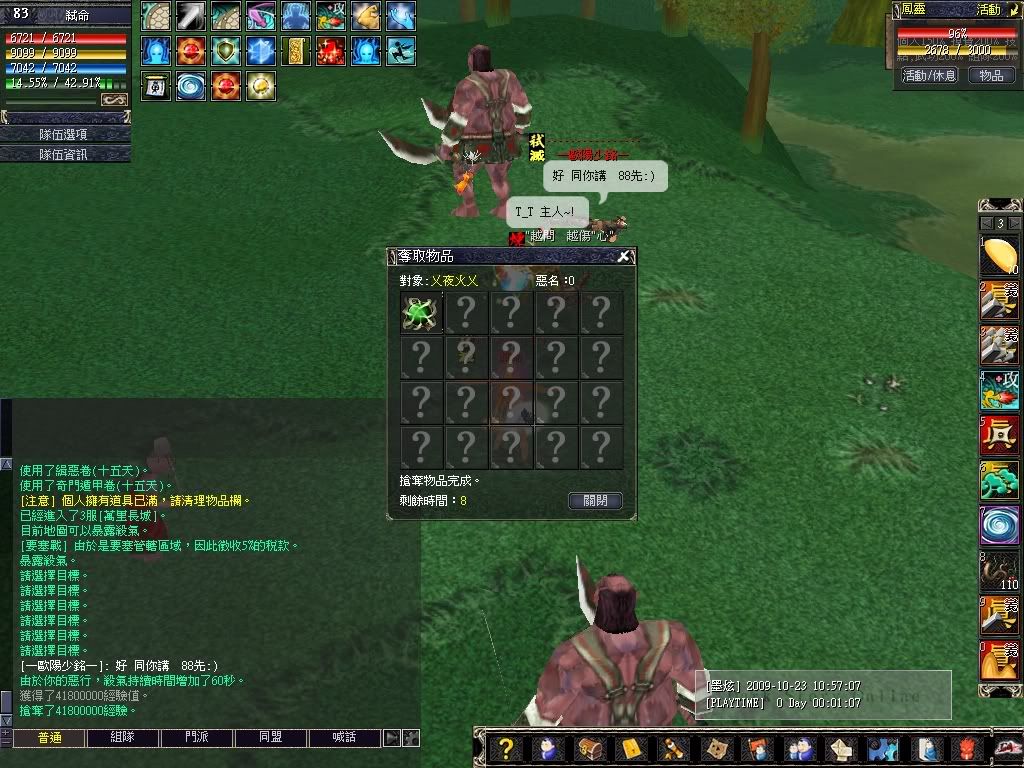Take the green orb item from the loot grid
The image size is (1024, 768).
pos(421,313)
